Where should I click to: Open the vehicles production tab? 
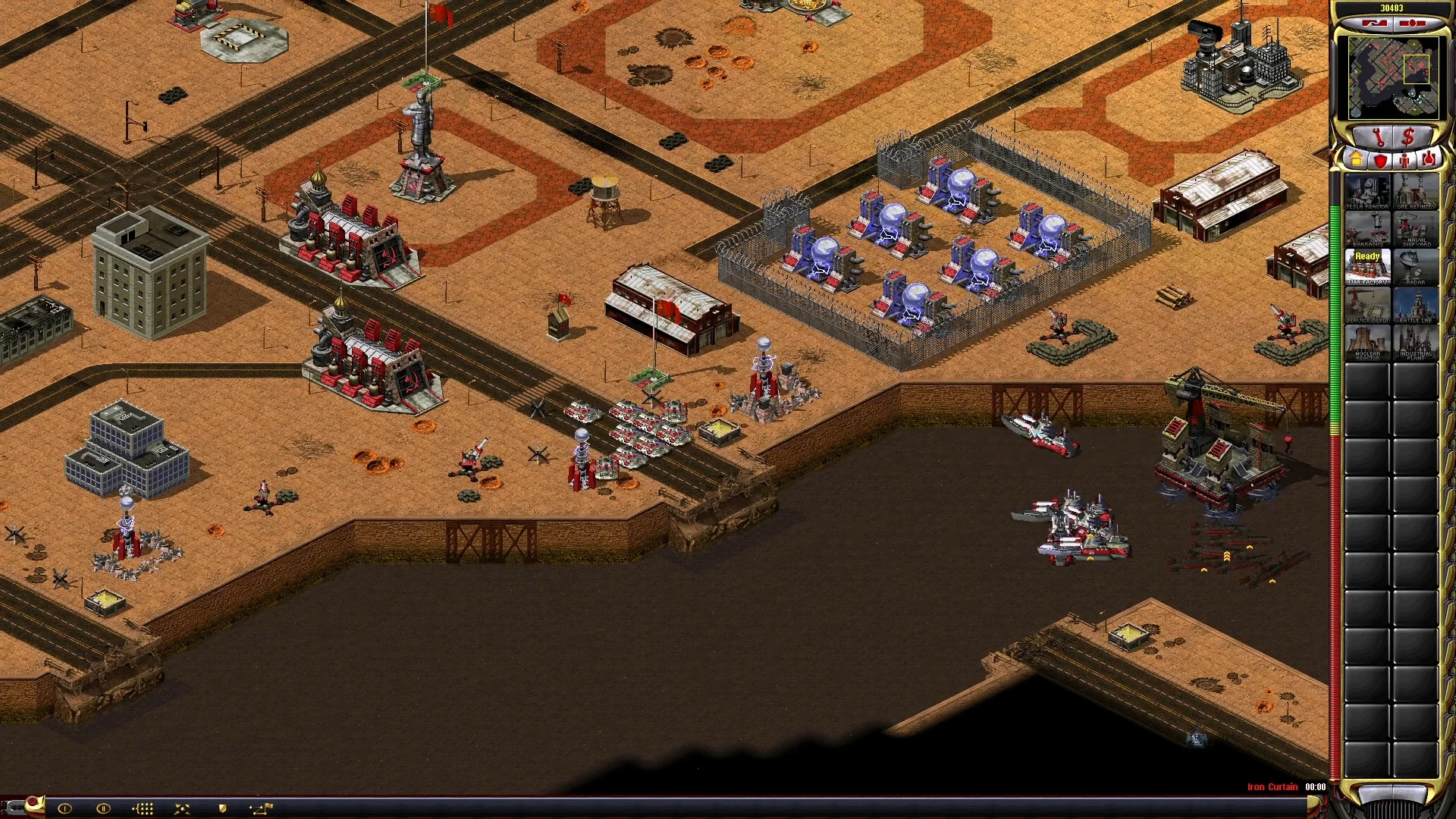tap(1429, 160)
